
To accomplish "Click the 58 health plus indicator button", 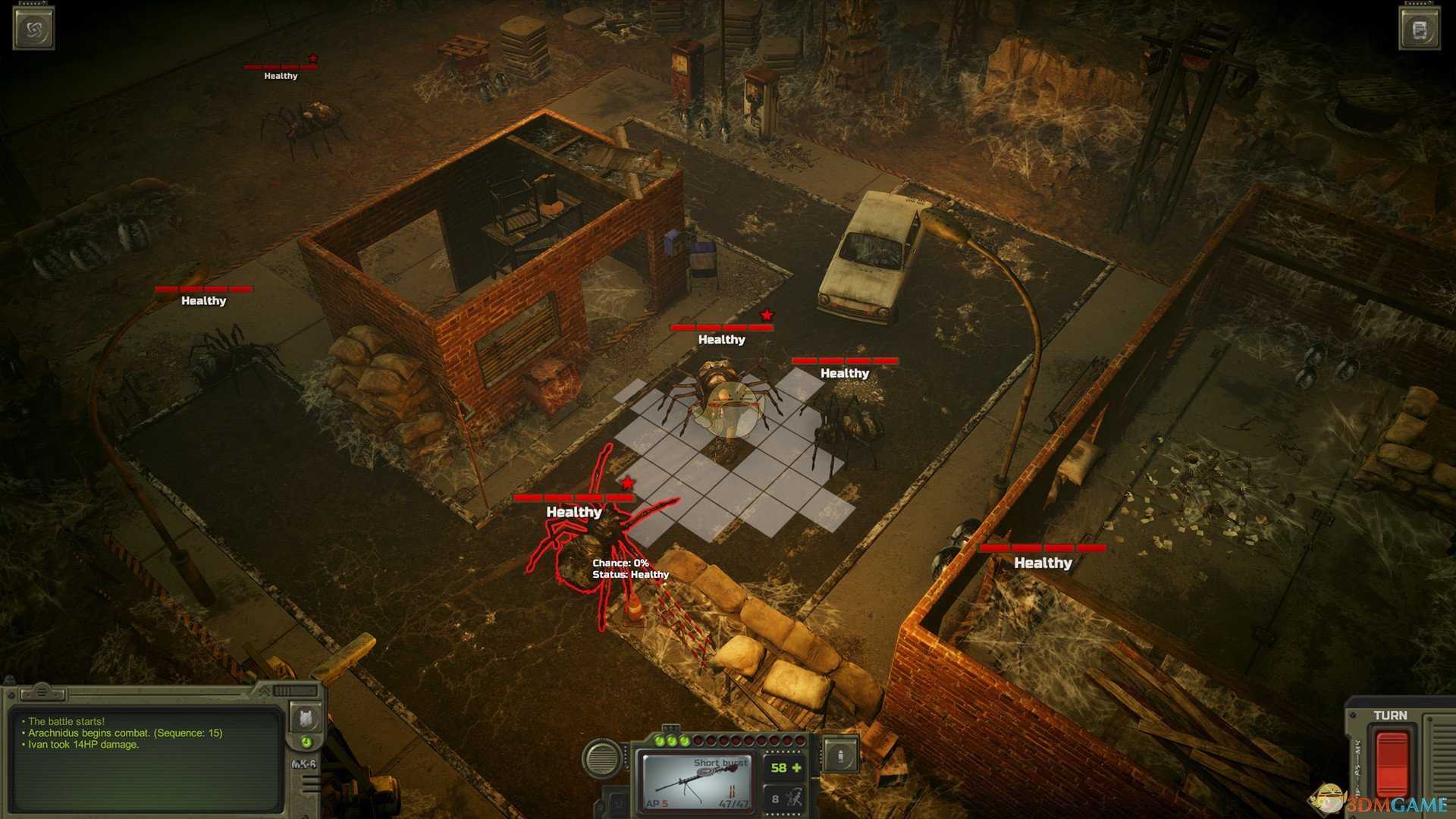I will coord(785,768).
